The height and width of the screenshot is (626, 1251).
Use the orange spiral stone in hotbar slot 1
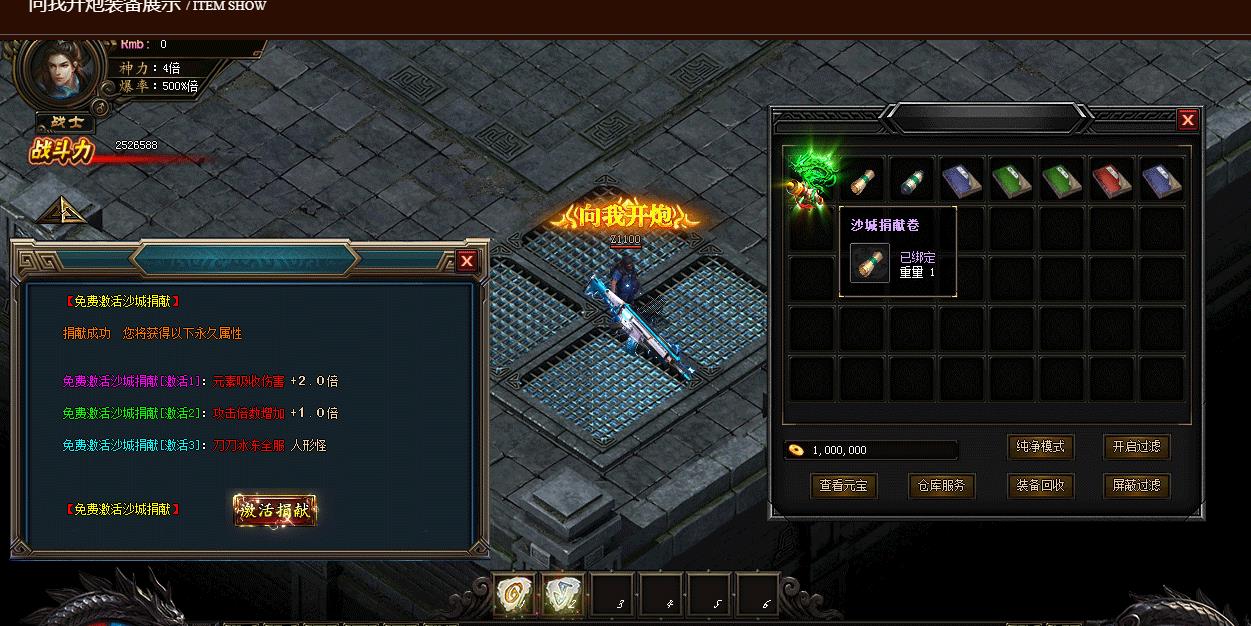(515, 595)
